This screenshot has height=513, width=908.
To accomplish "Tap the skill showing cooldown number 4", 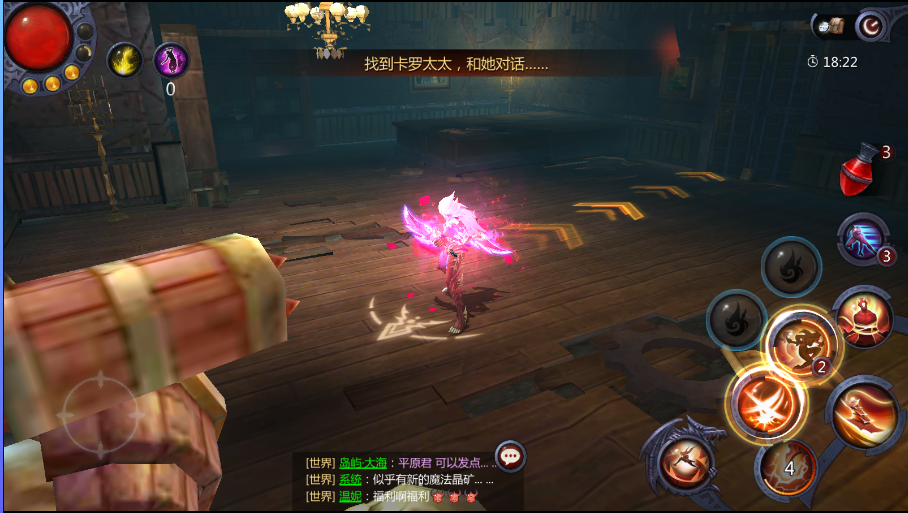I will pyautogui.click(x=788, y=467).
